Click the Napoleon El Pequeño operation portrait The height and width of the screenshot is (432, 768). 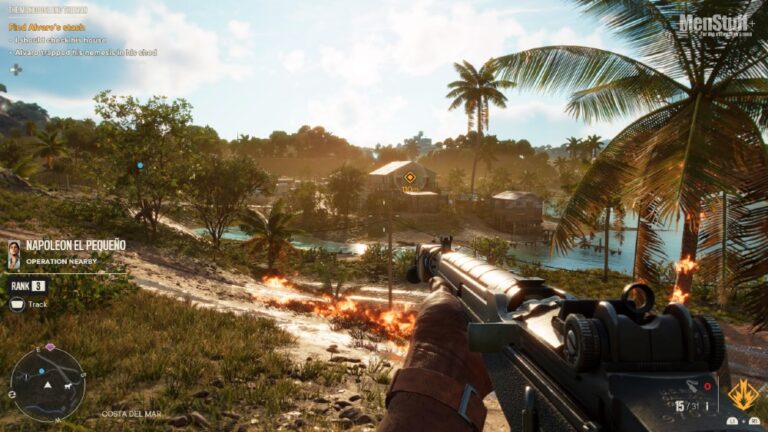click(x=14, y=254)
